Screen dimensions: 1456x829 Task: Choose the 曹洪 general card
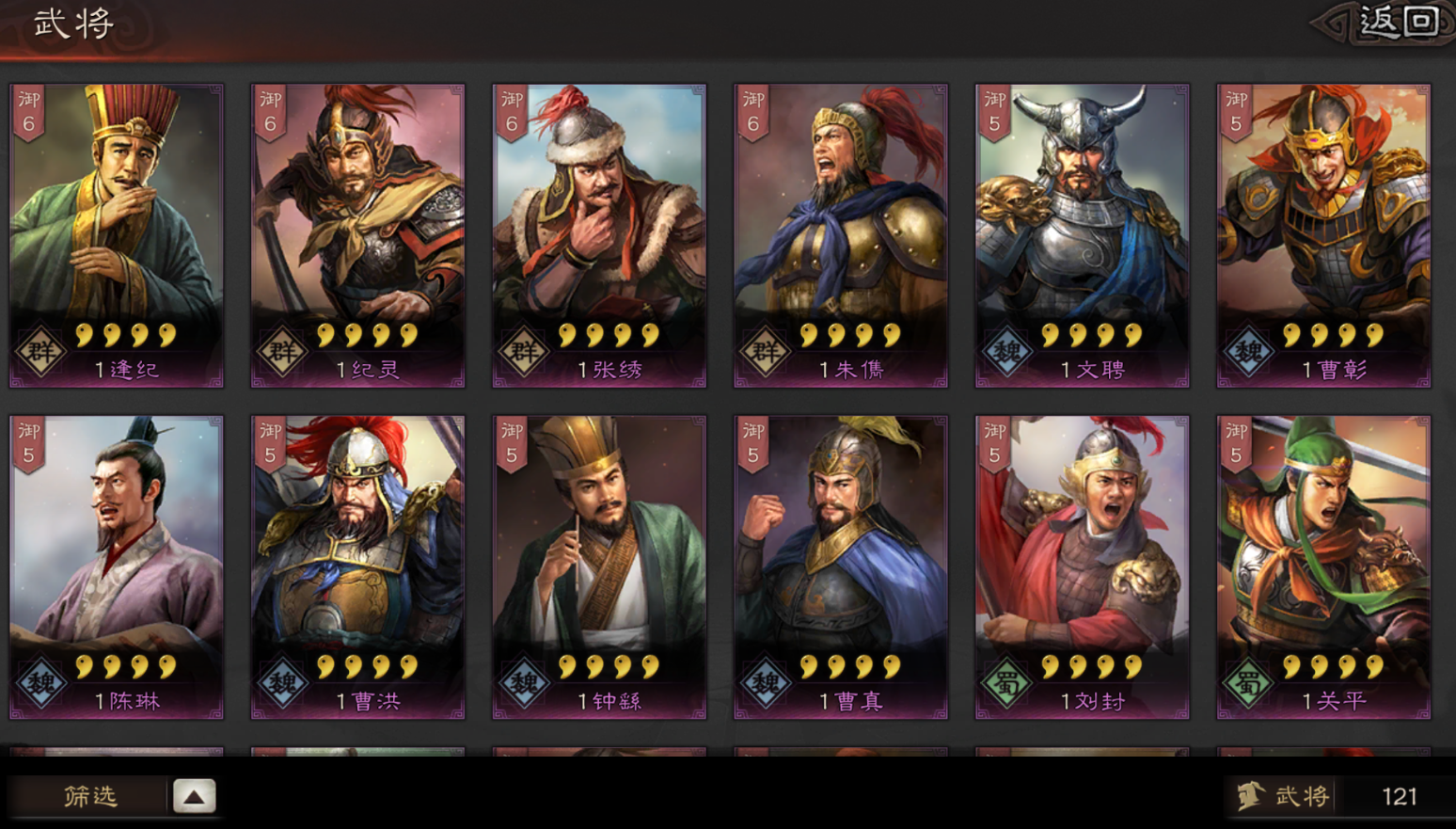point(357,567)
